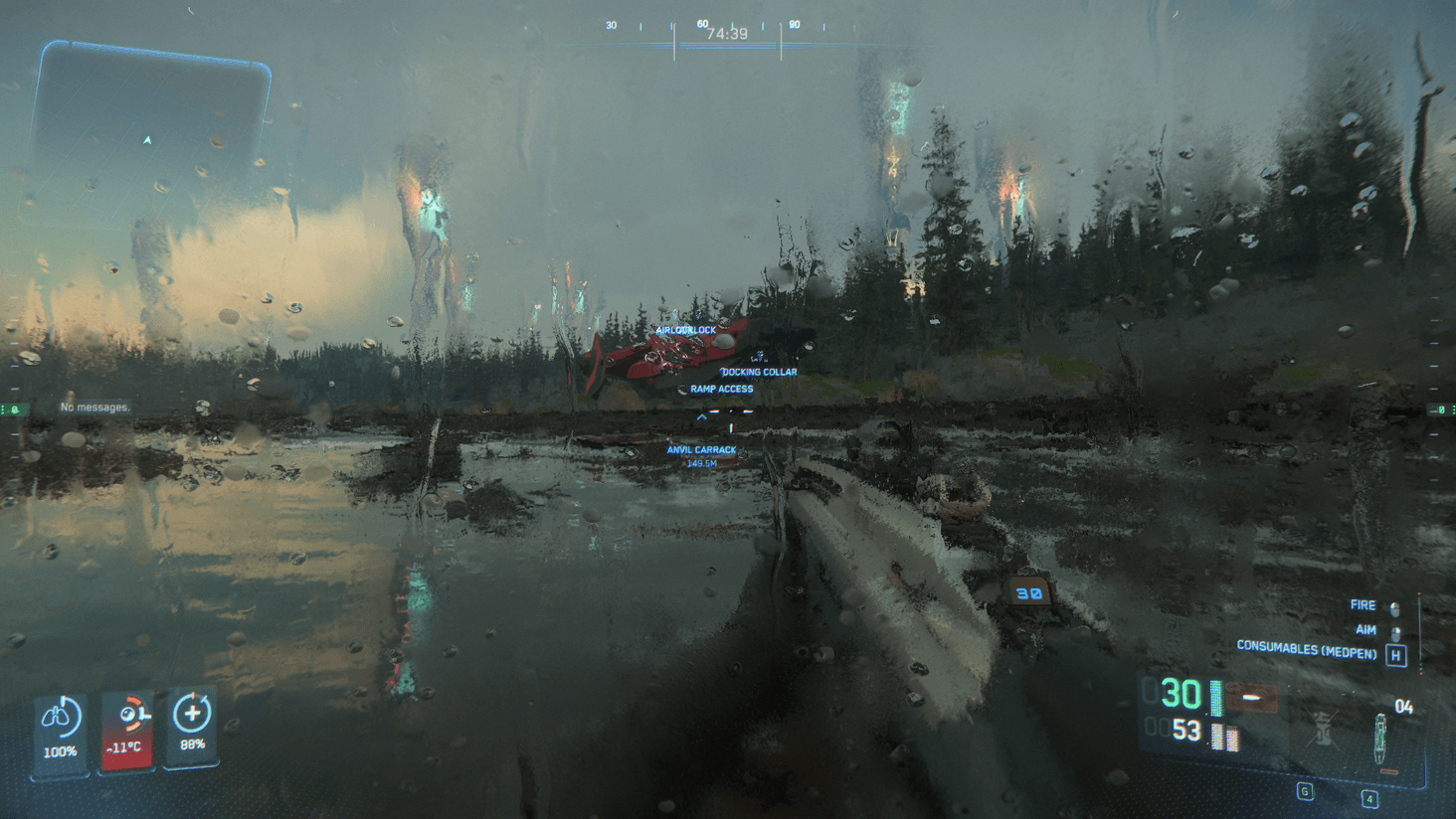Toggle the G grenade keybind indicator
1456x819 pixels.
pyautogui.click(x=1303, y=792)
